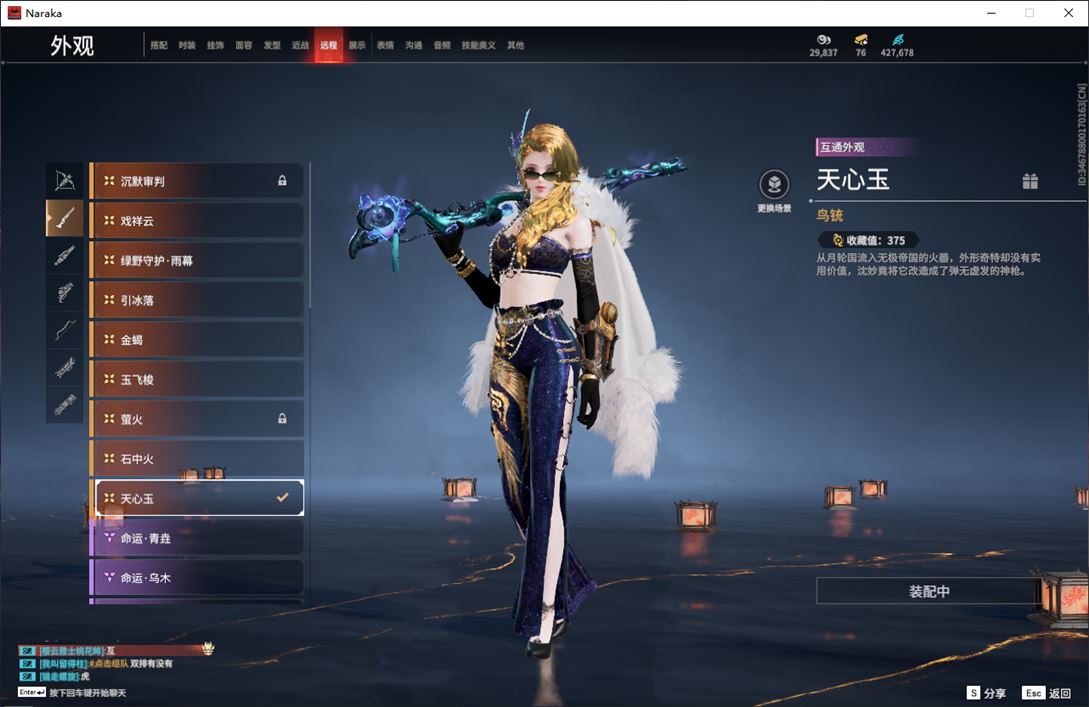Choose the 金蝎 skin
The height and width of the screenshot is (707, 1089).
pos(197,340)
